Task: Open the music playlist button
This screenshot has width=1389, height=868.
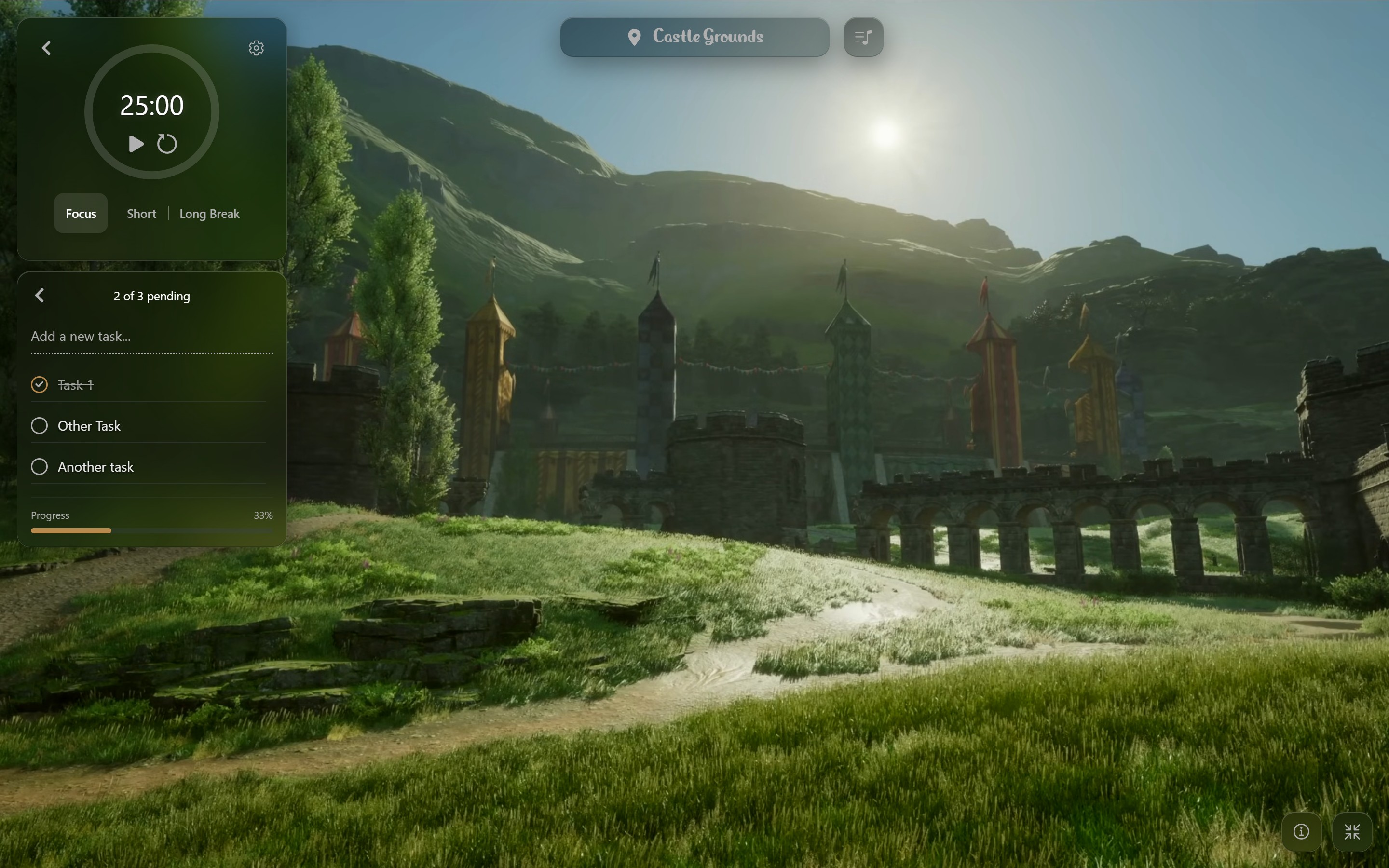Action: tap(863, 37)
